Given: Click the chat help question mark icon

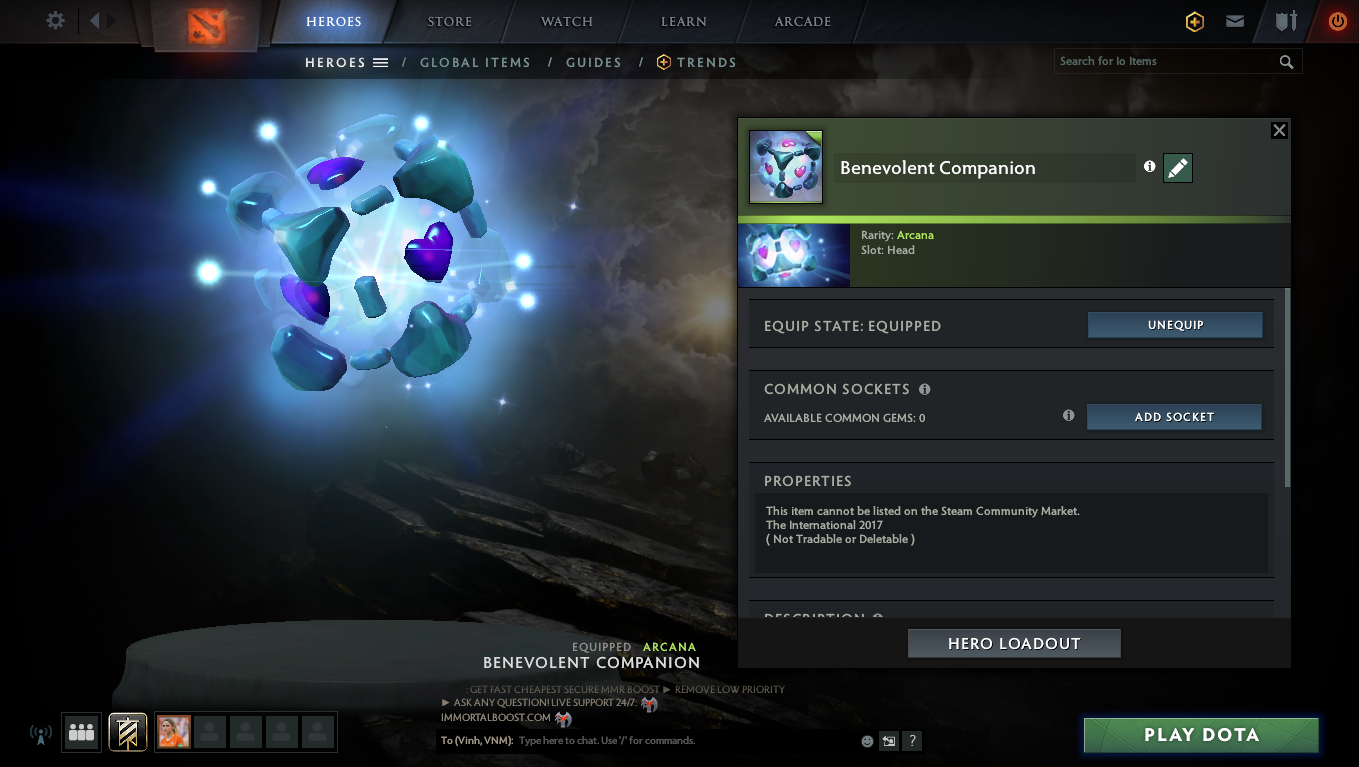Looking at the screenshot, I should (x=911, y=740).
